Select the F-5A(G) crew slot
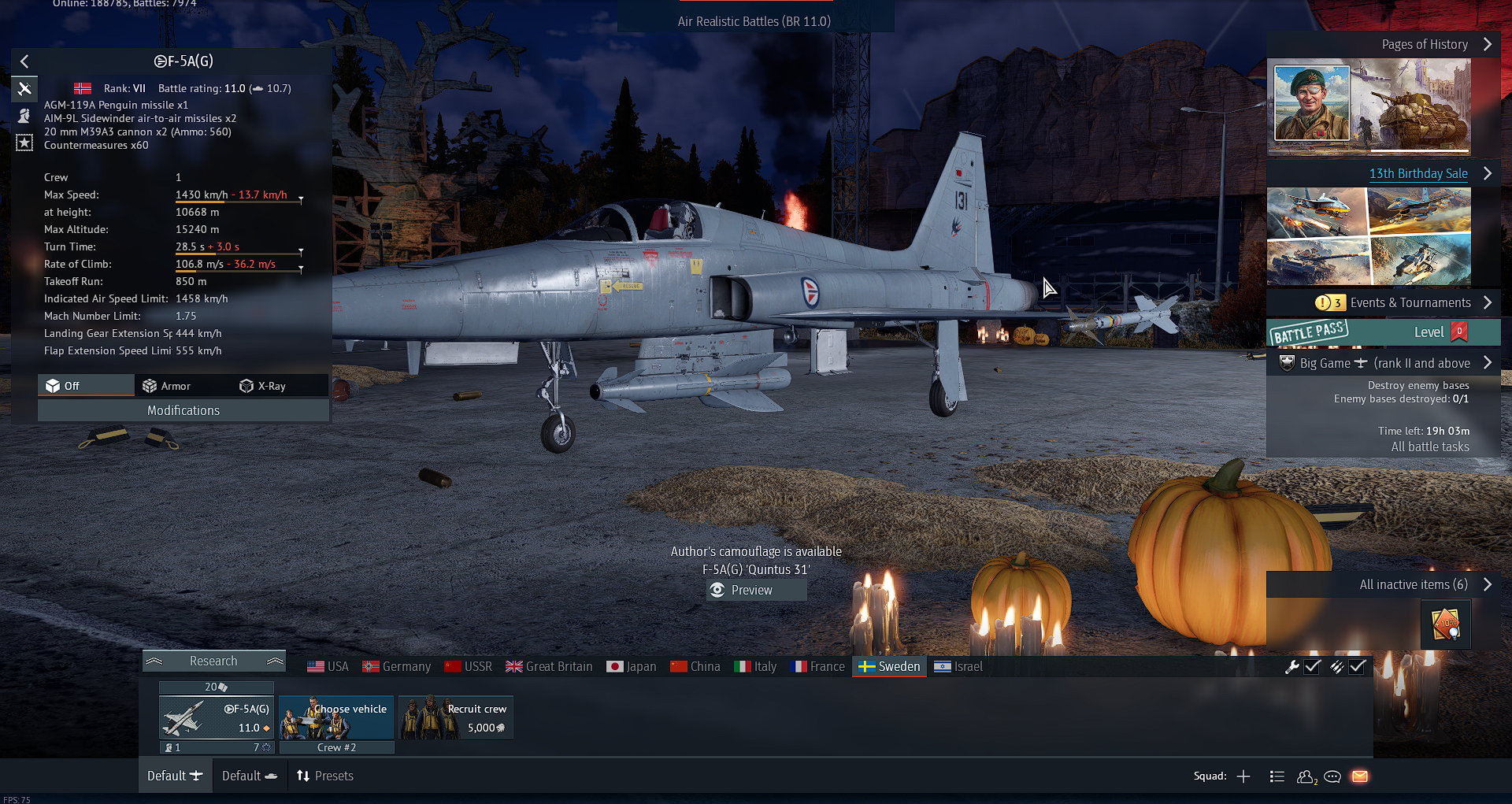1512x804 pixels. pos(217,717)
